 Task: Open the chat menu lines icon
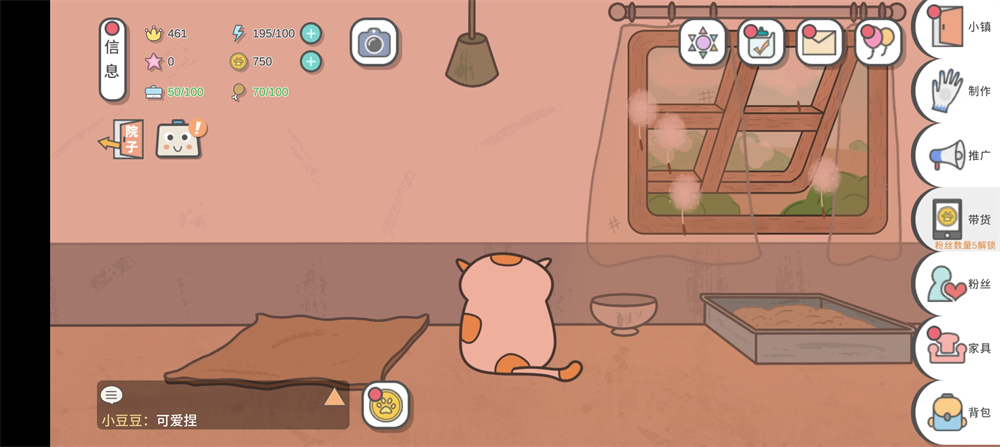tap(112, 395)
